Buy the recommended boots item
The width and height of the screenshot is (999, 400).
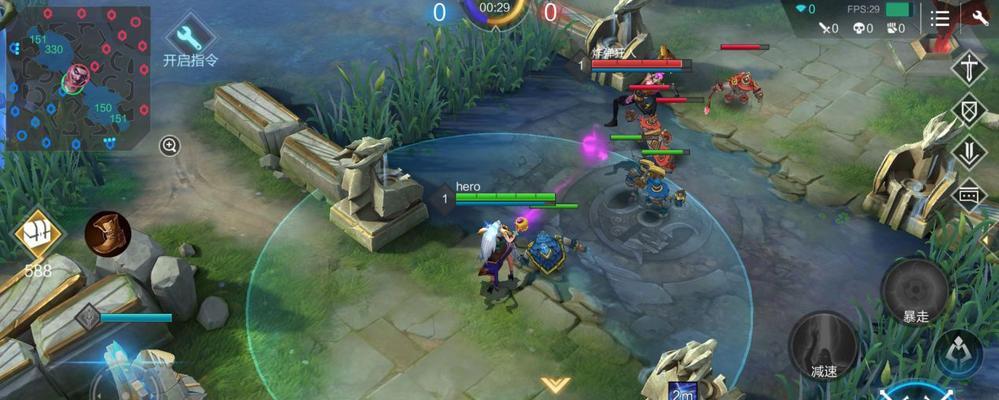tap(106, 234)
